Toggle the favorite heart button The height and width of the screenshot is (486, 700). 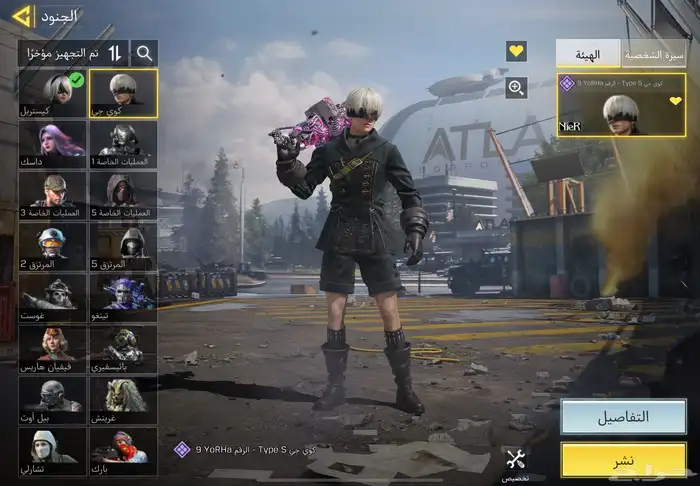coord(516,51)
